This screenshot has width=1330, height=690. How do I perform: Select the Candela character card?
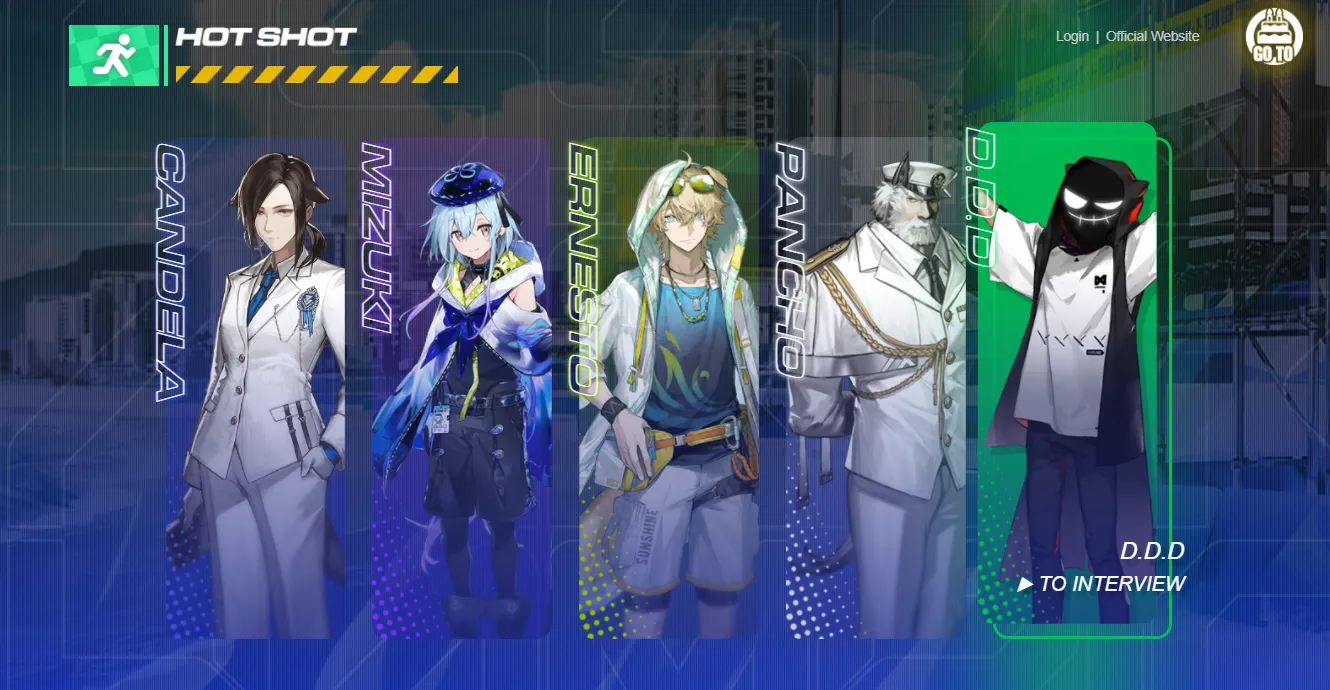pyautogui.click(x=256, y=388)
